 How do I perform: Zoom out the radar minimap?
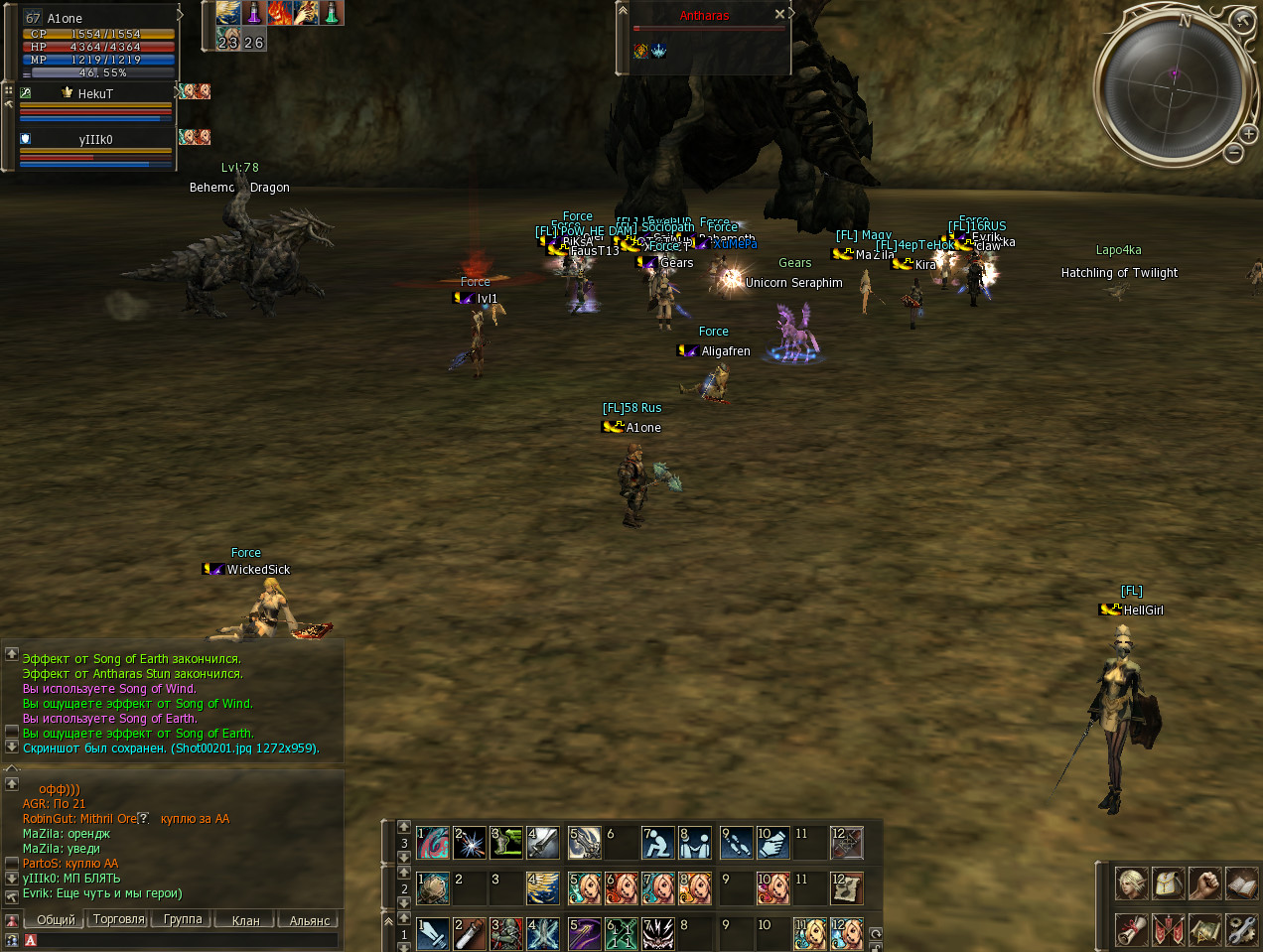click(x=1233, y=152)
